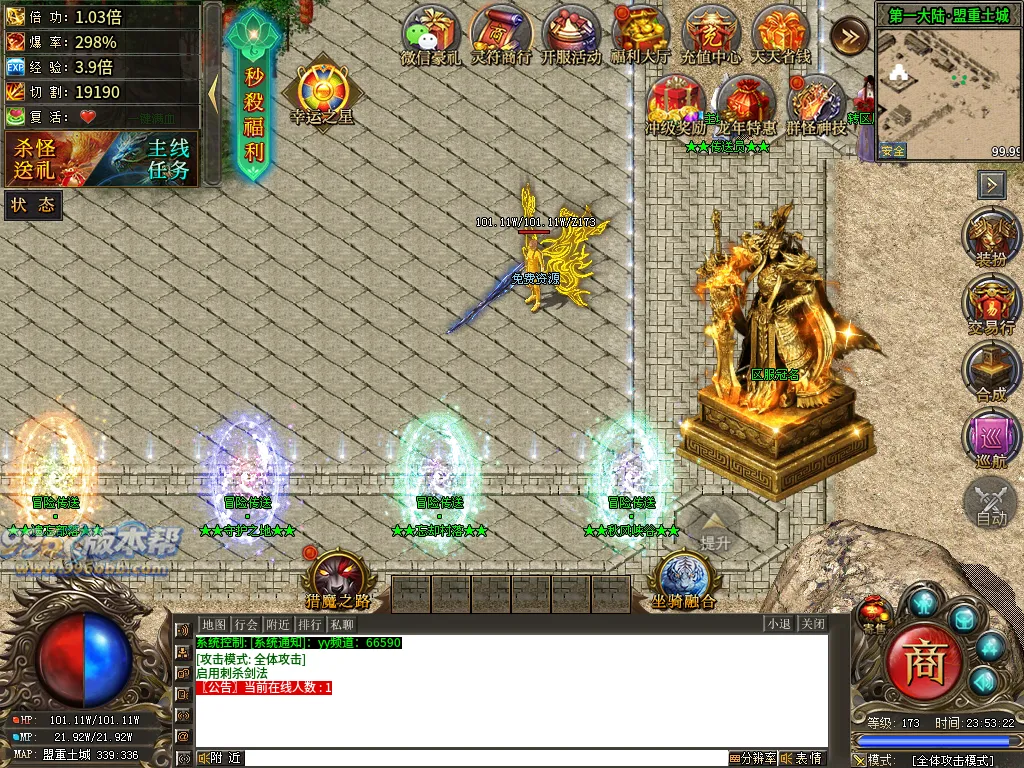
Task: Spin the 幸运之星 lucky wheel icon
Action: [x=322, y=92]
